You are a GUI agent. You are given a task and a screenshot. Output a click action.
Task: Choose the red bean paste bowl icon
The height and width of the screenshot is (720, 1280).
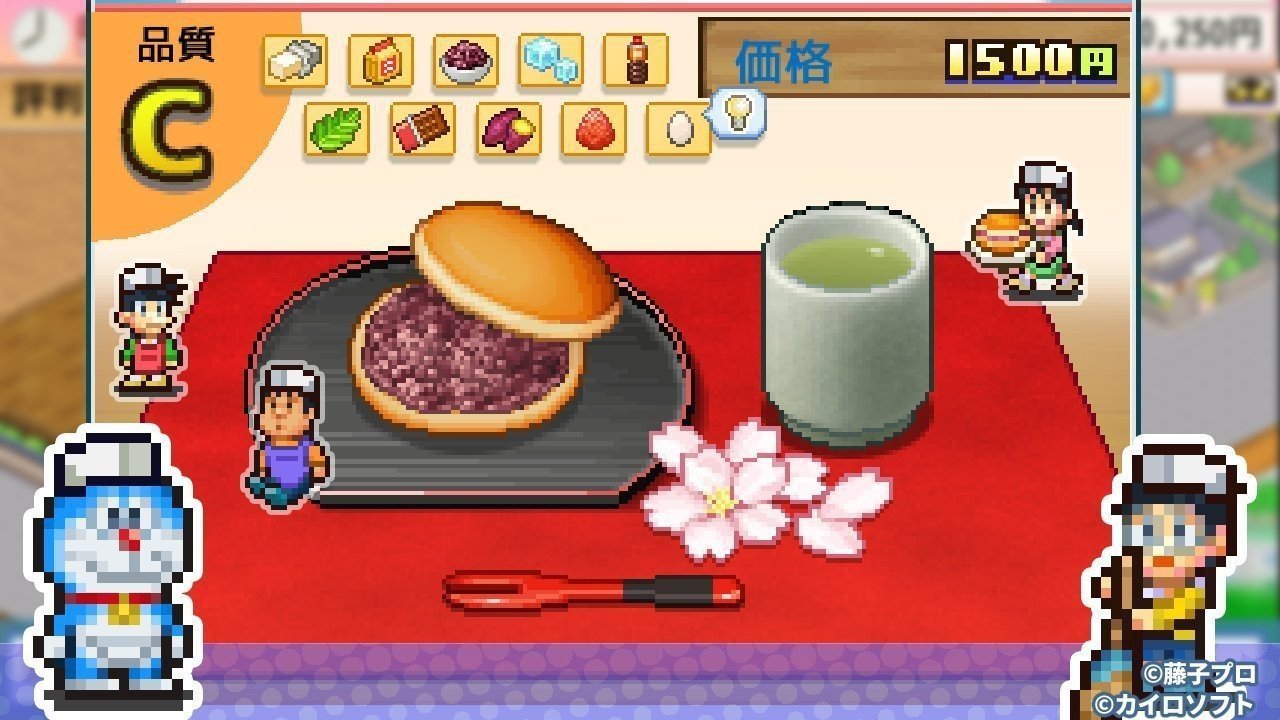coord(466,60)
